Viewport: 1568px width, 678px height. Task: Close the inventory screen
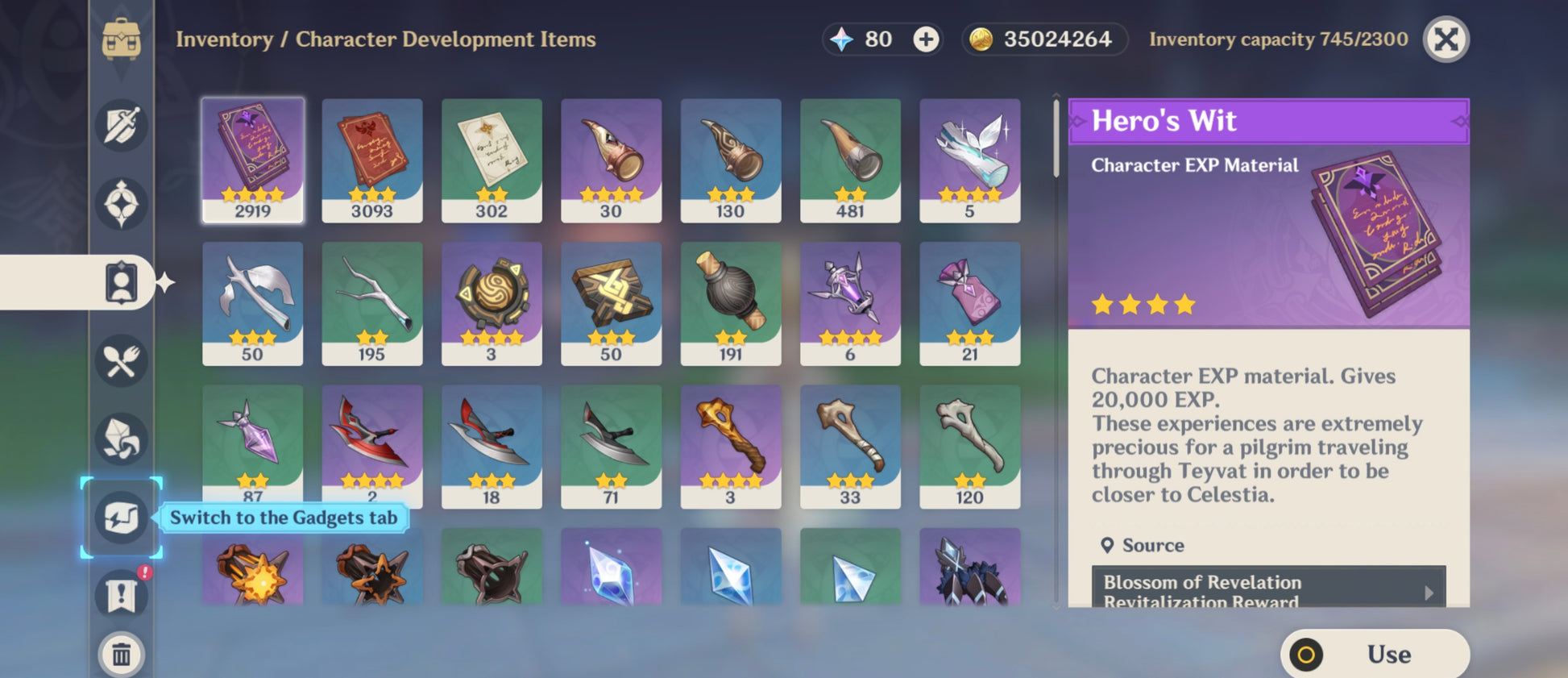pyautogui.click(x=1446, y=40)
